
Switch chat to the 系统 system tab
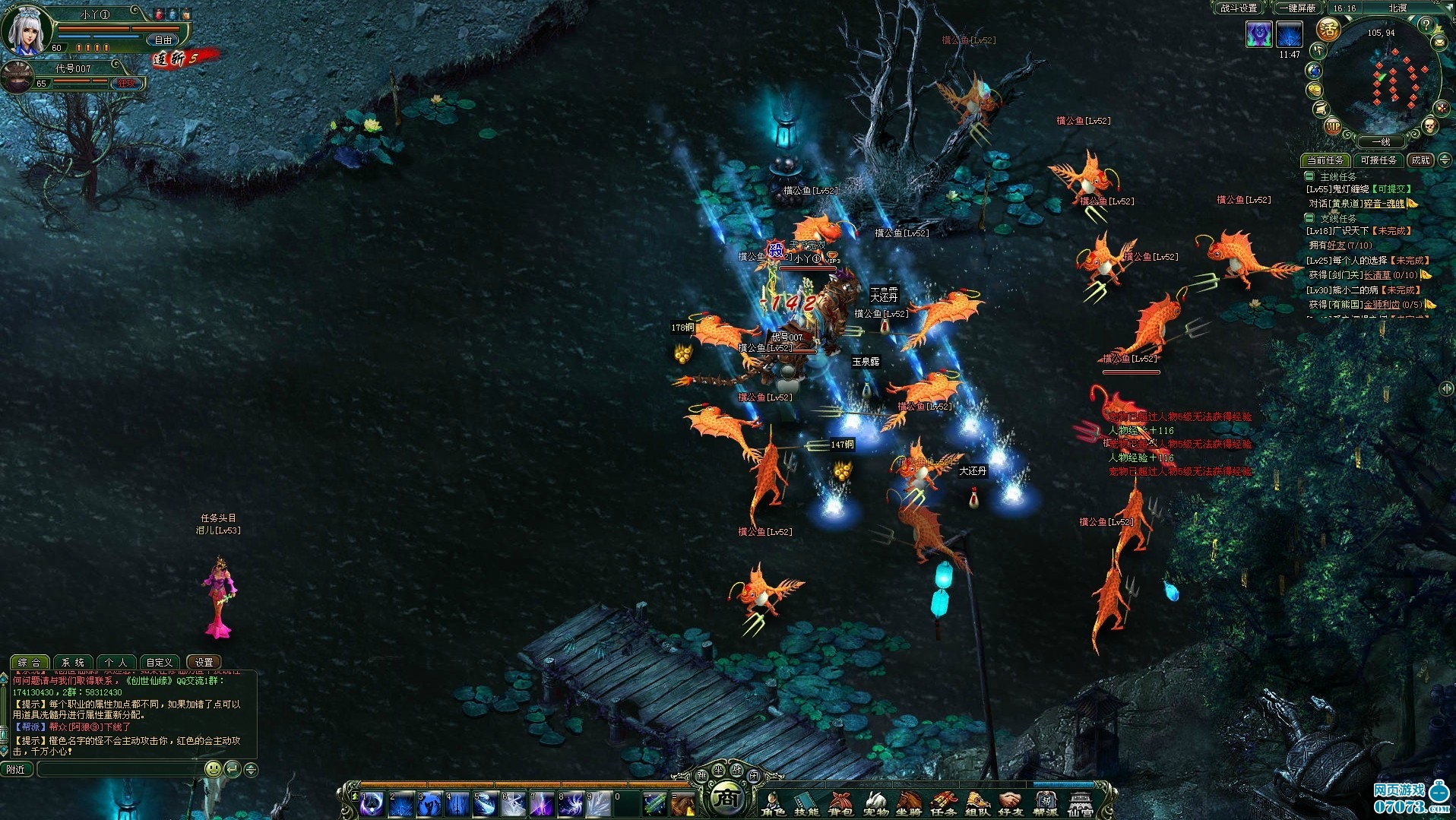(x=73, y=663)
